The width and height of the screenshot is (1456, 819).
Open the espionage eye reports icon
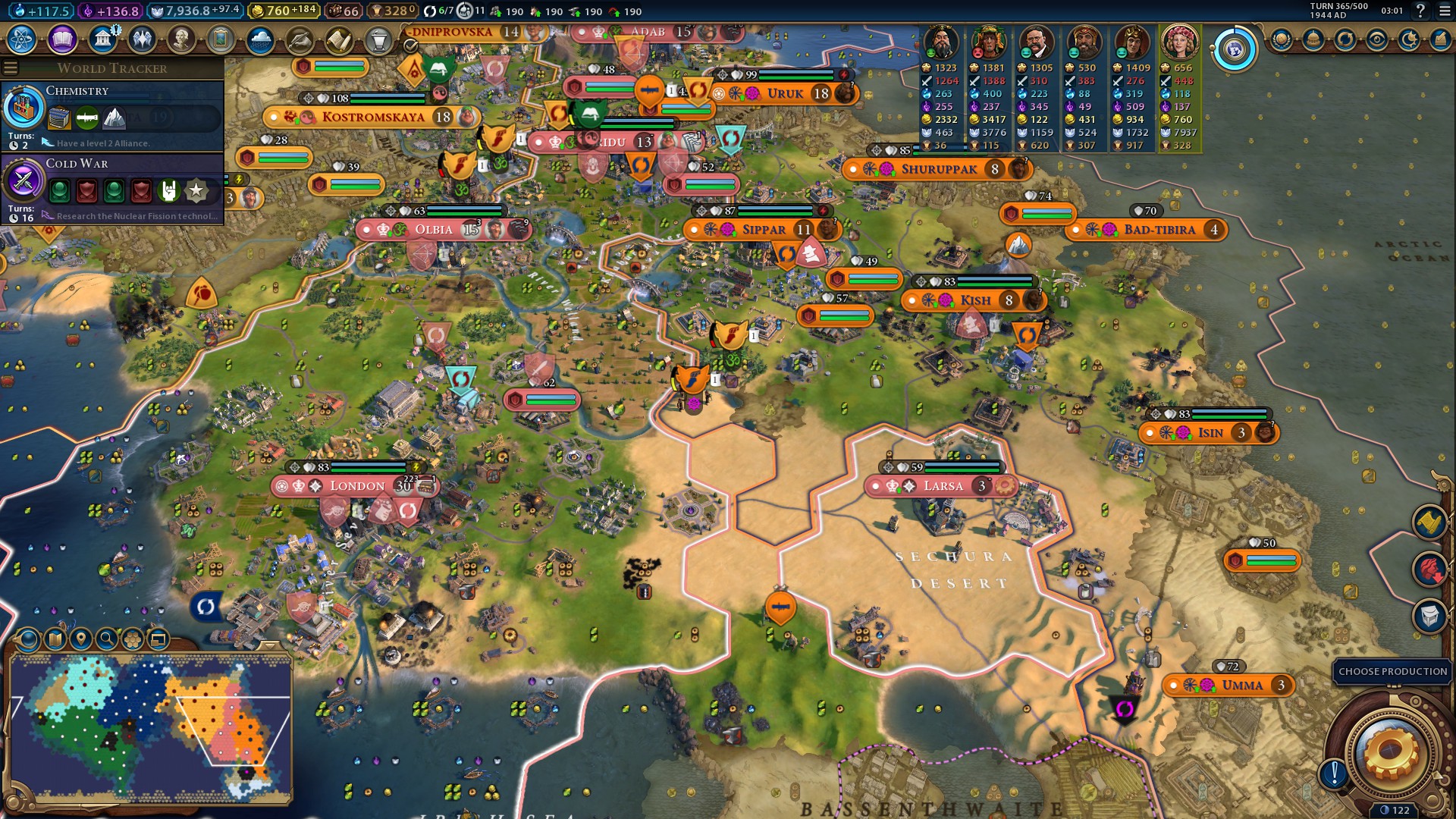pos(1377,39)
